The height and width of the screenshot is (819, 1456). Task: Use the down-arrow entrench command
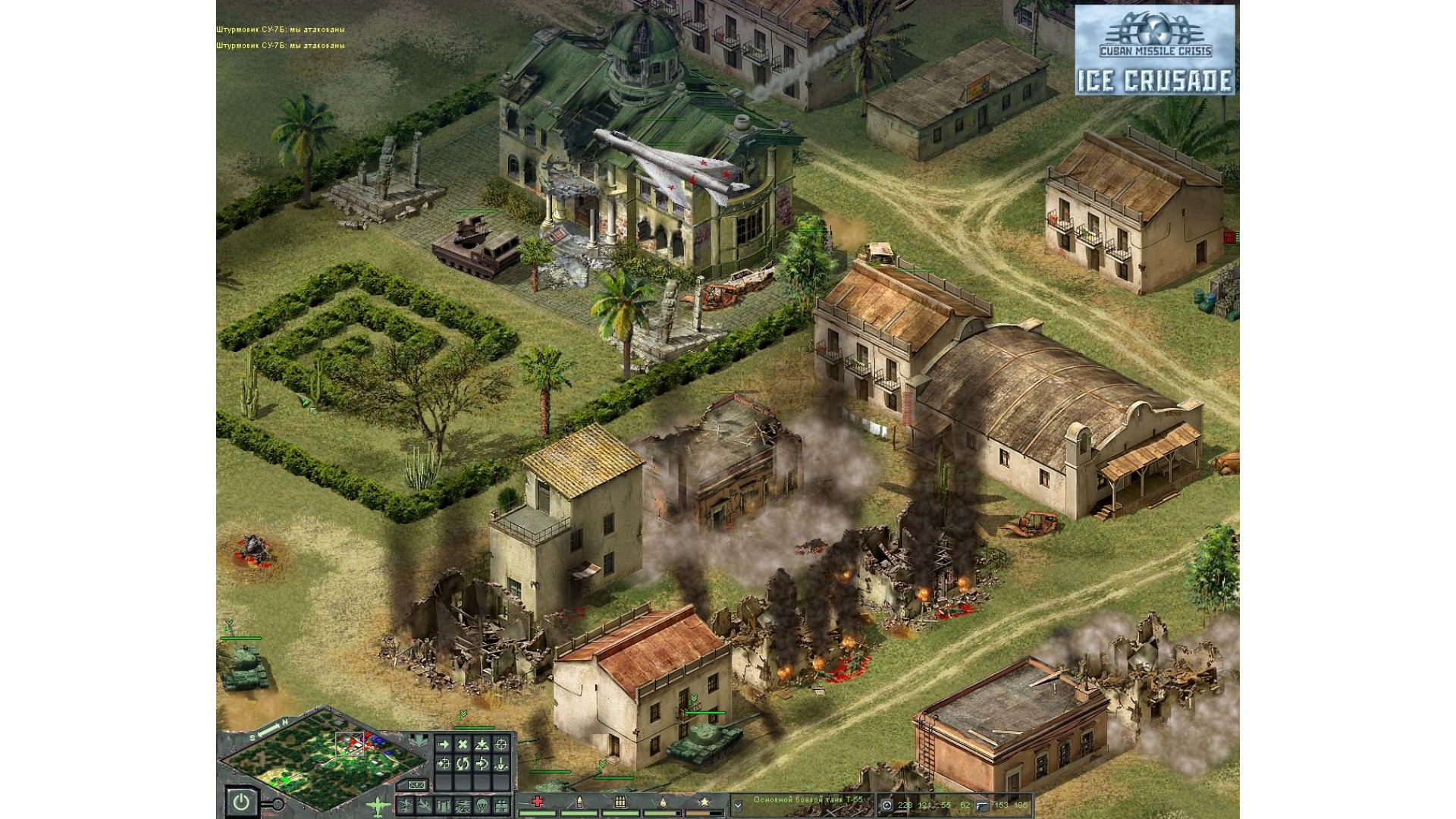500,764
